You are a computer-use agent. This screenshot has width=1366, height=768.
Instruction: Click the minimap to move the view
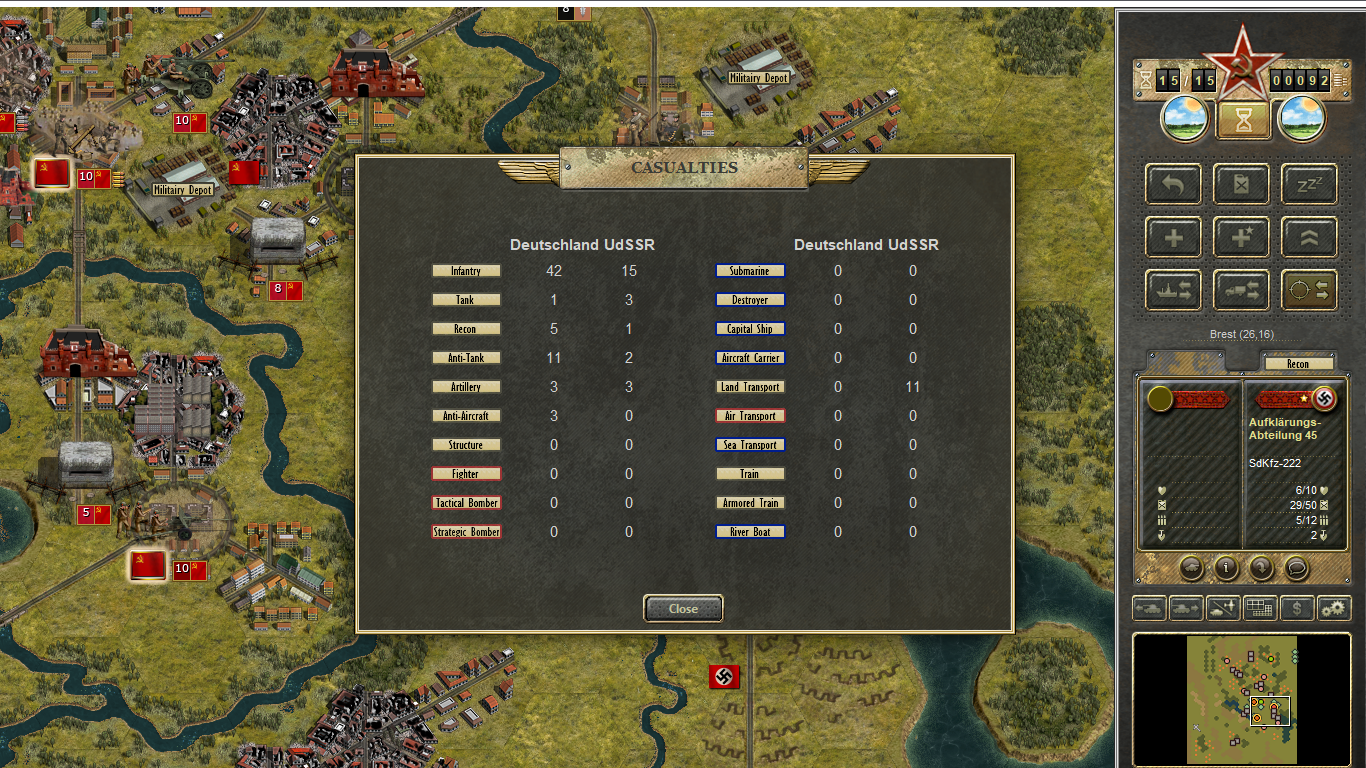click(x=1242, y=699)
